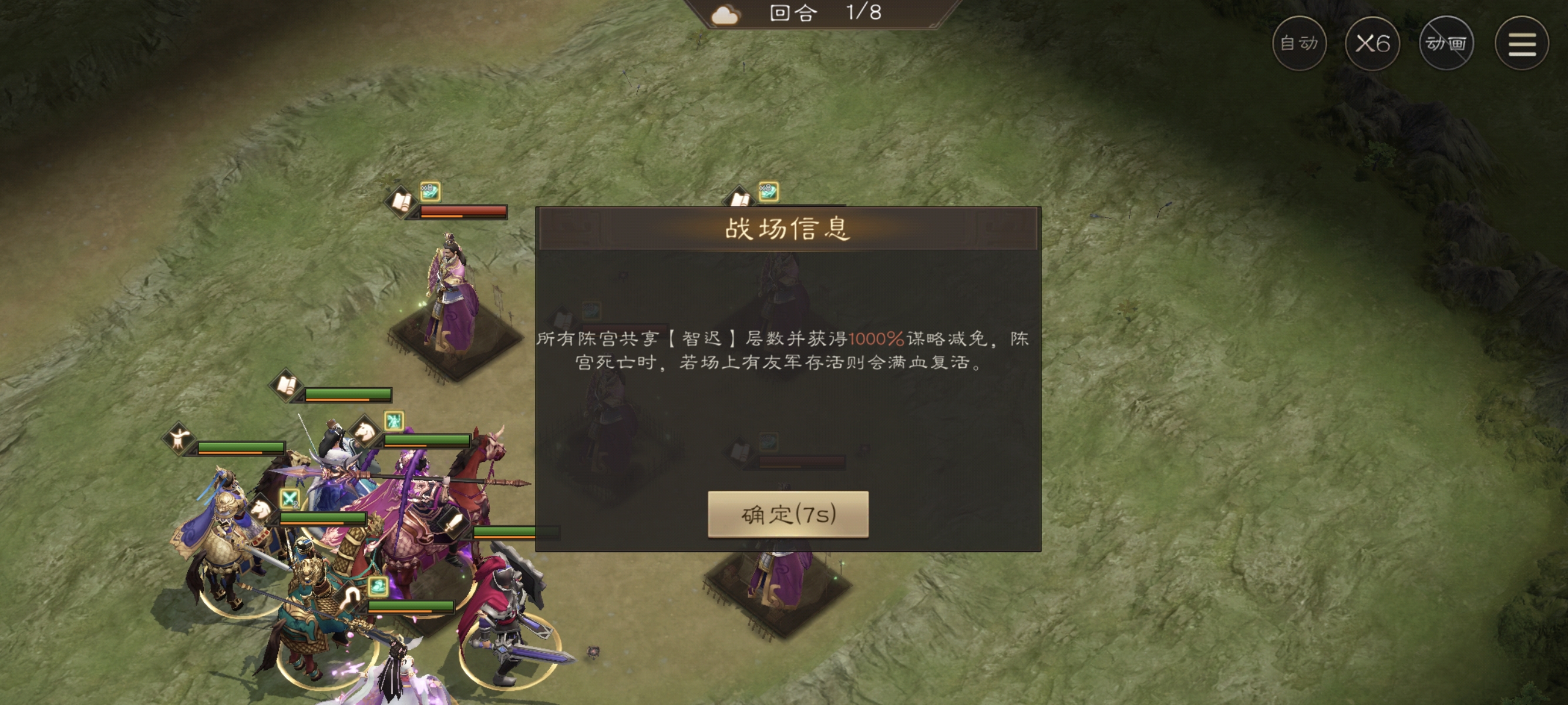Click the green serpent skill icon near the gold warrior

point(378,586)
